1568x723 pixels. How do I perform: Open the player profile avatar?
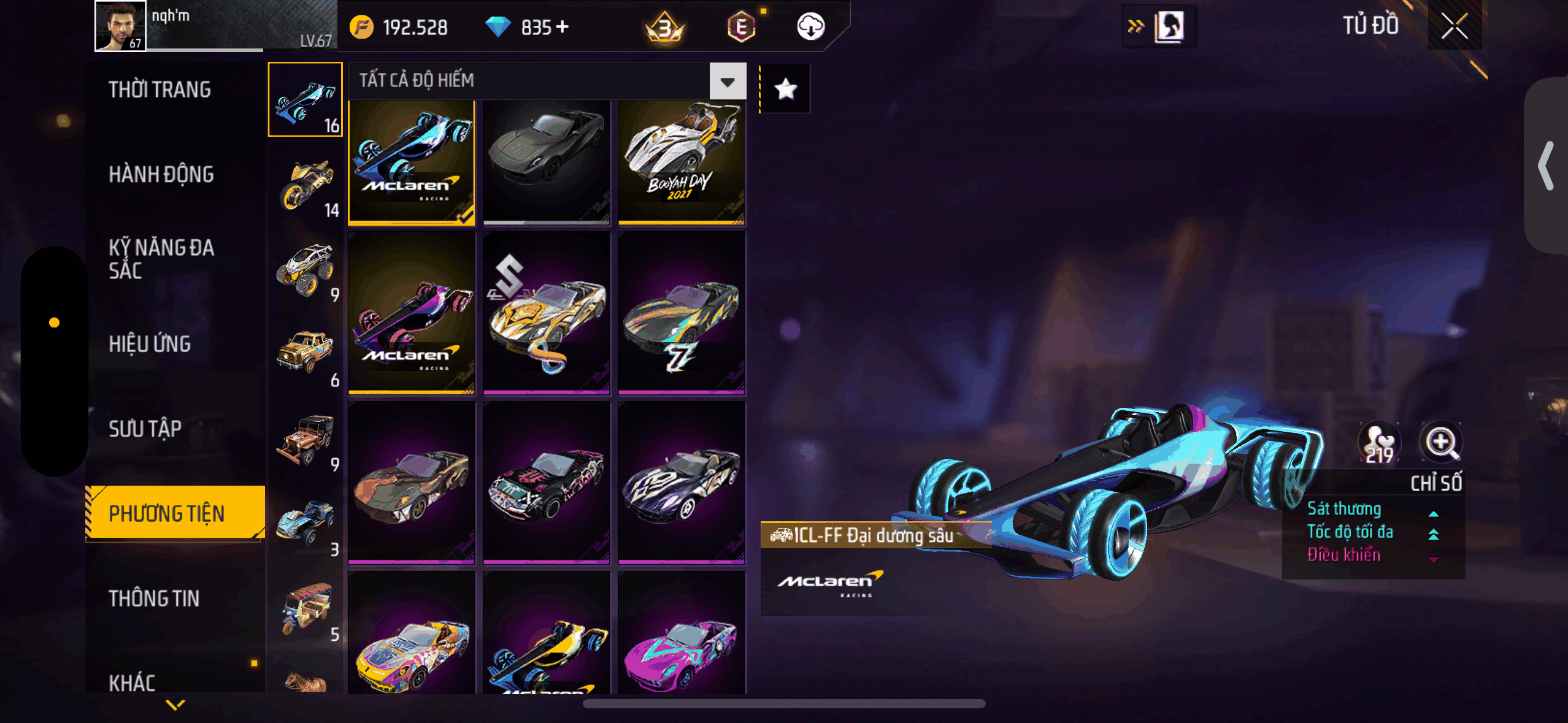click(x=121, y=26)
